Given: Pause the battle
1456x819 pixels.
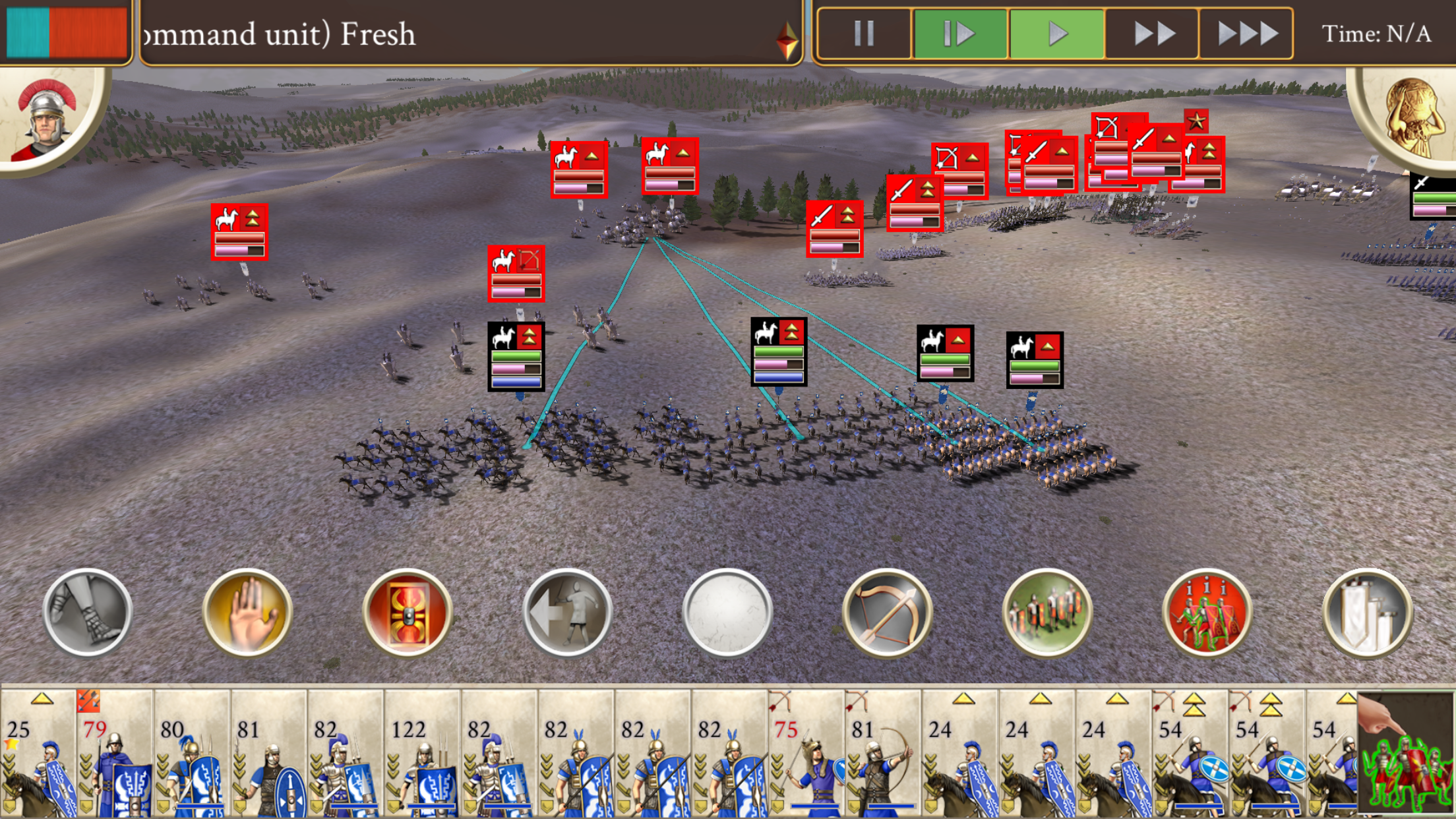Looking at the screenshot, I should click(x=864, y=33).
